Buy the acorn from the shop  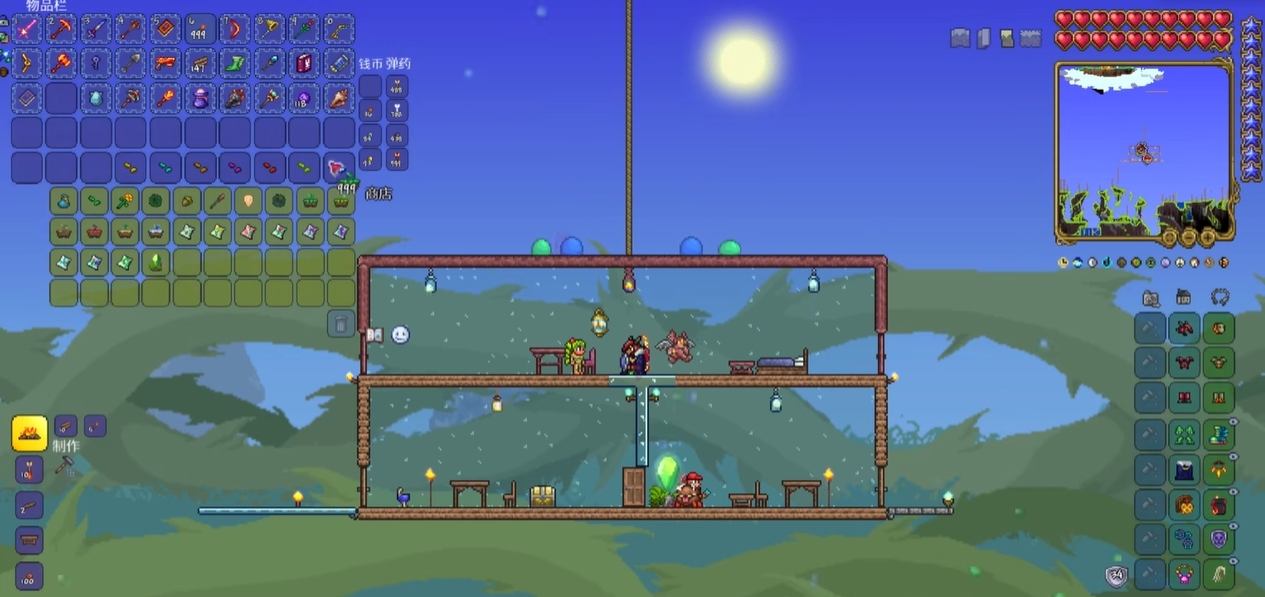click(187, 202)
